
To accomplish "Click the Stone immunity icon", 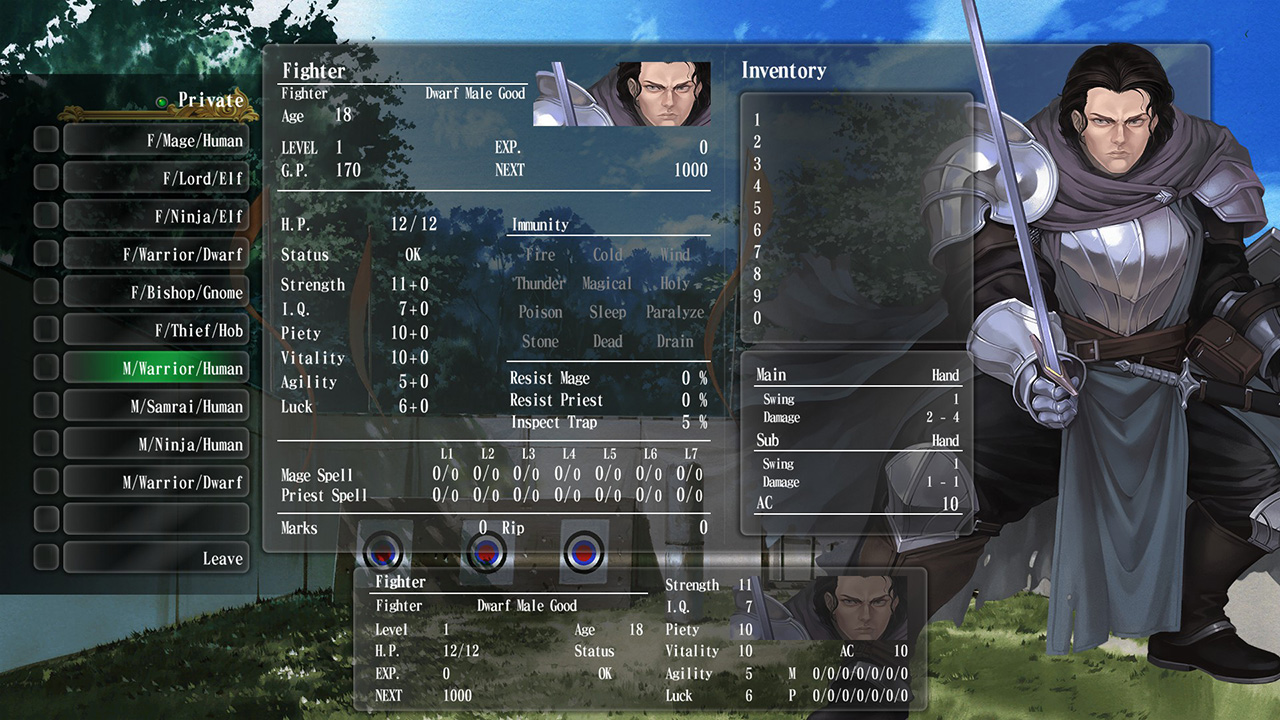I will pyautogui.click(x=539, y=341).
